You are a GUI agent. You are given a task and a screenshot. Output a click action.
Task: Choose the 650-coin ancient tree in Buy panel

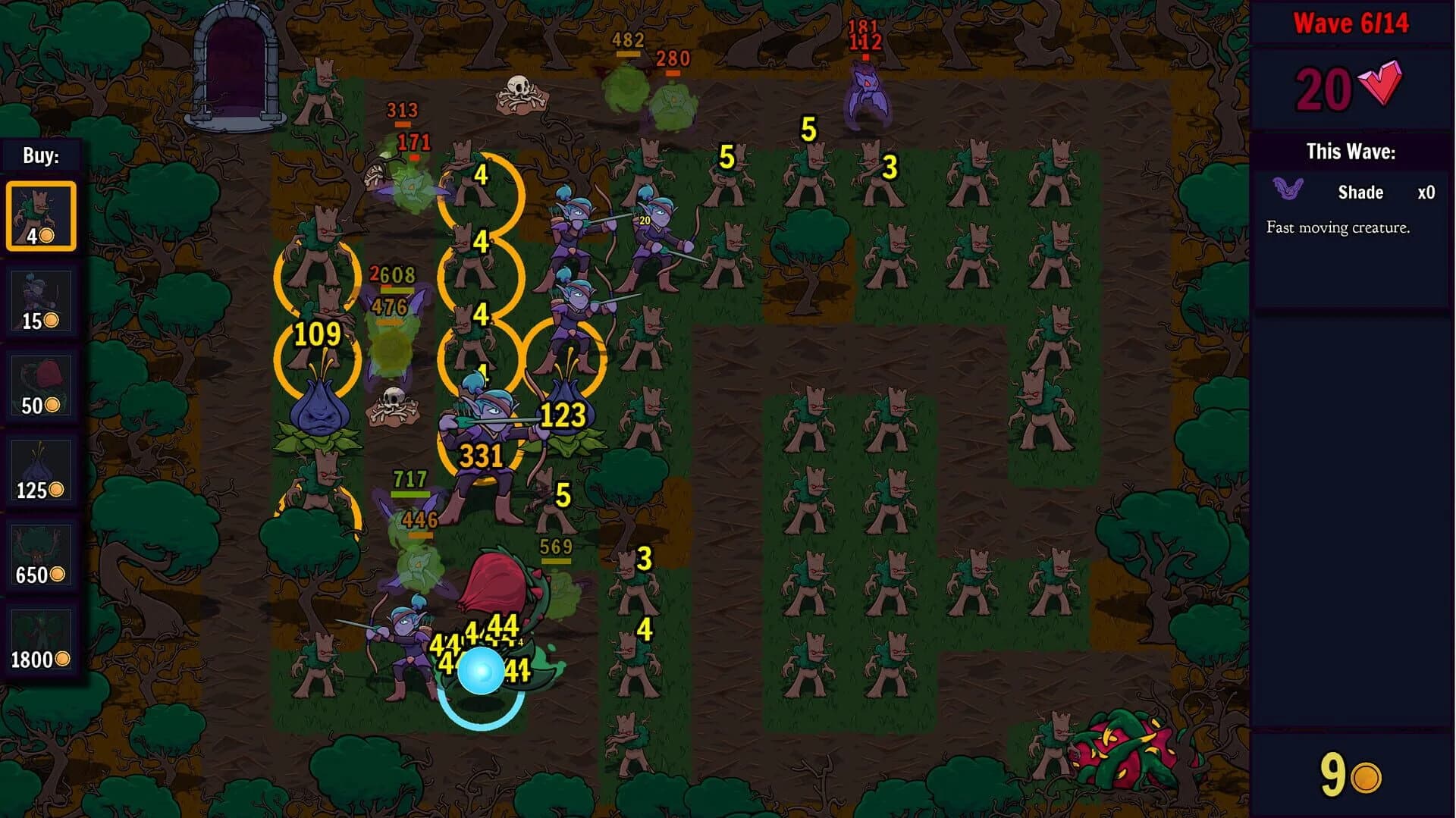[42, 557]
